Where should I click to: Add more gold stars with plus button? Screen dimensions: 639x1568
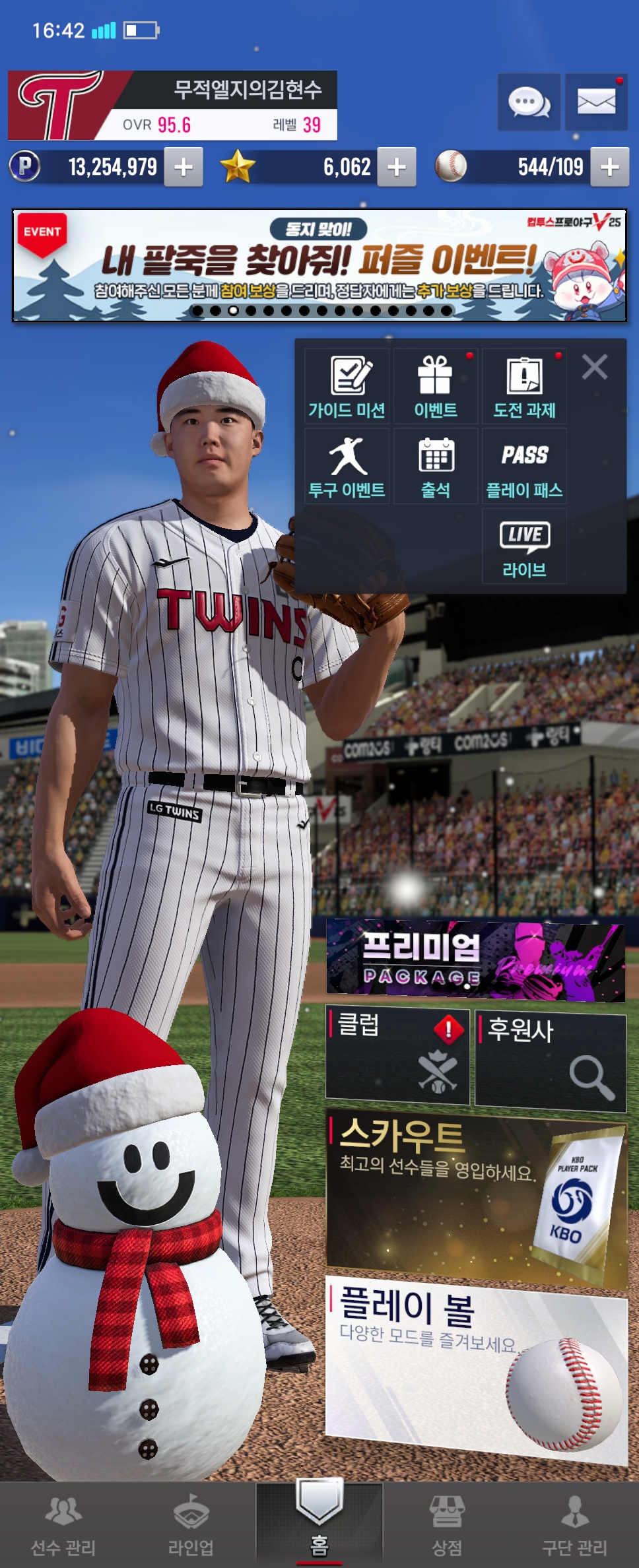click(x=396, y=167)
